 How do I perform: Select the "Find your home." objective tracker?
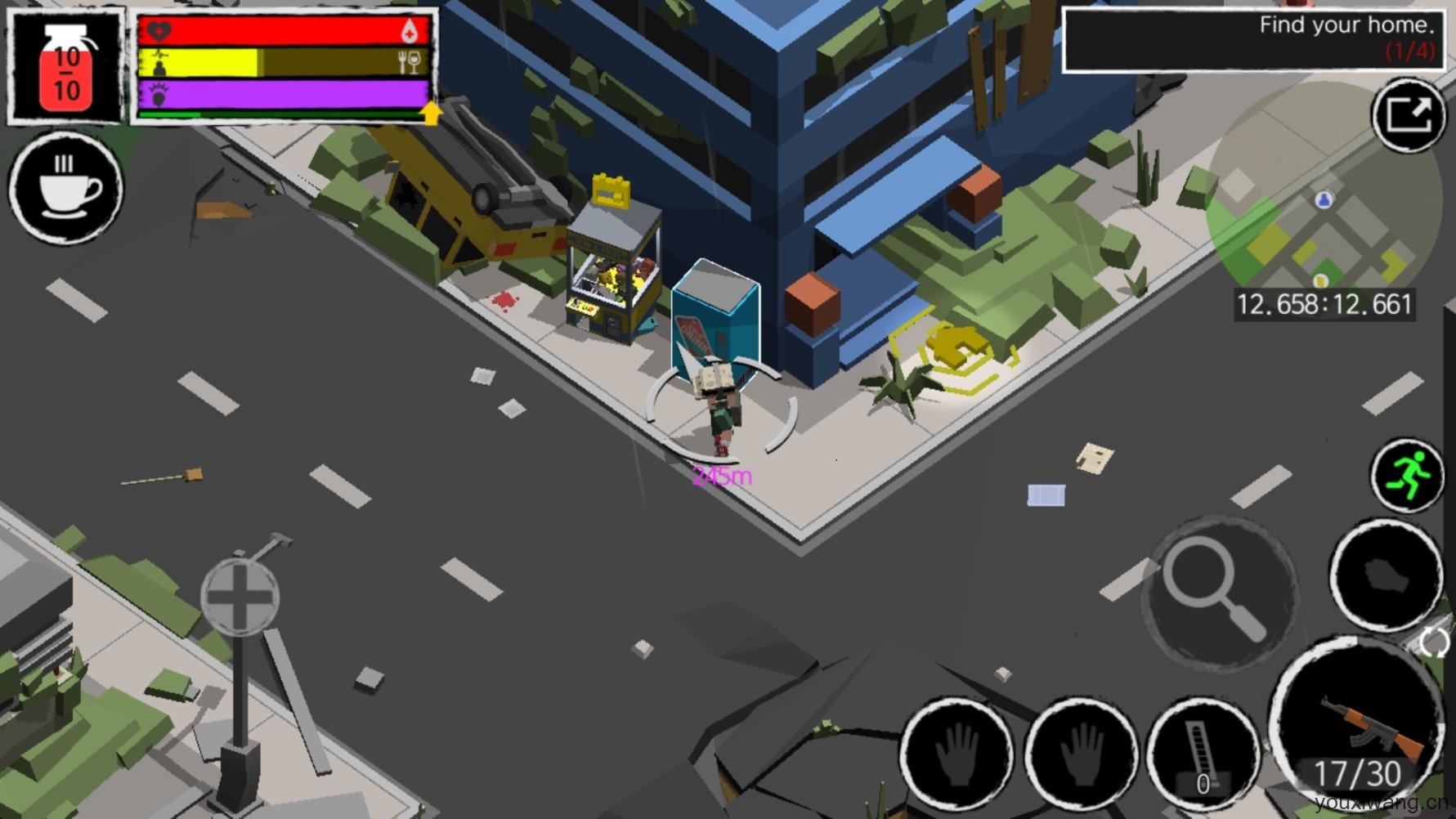point(1252,38)
